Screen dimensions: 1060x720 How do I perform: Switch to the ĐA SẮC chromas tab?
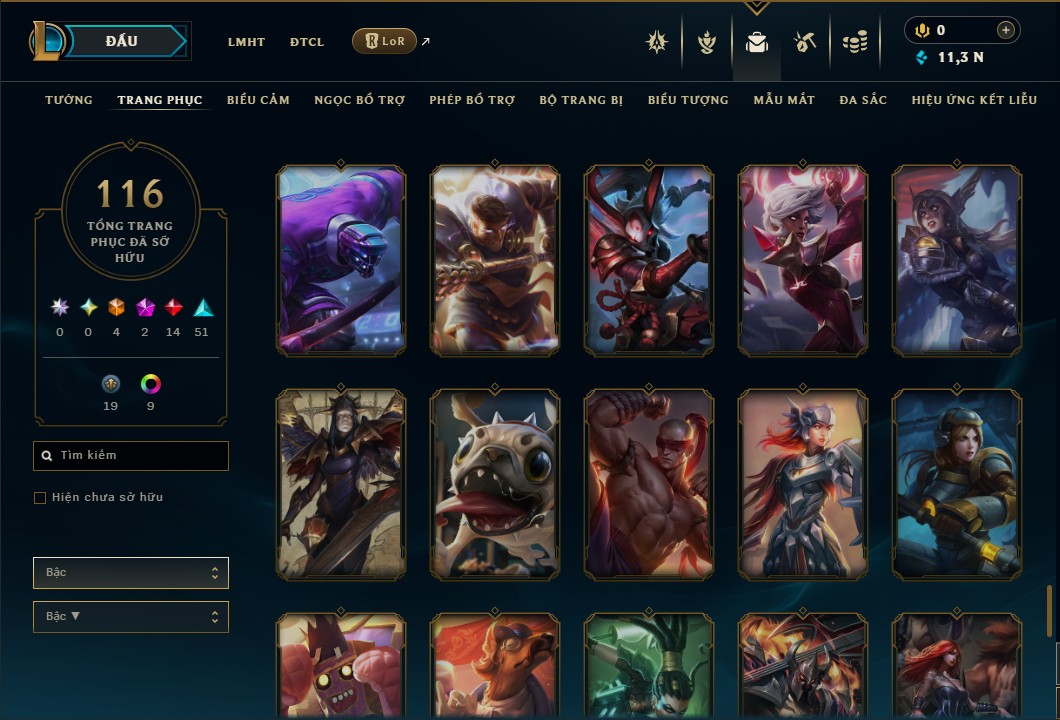pyautogui.click(x=863, y=100)
